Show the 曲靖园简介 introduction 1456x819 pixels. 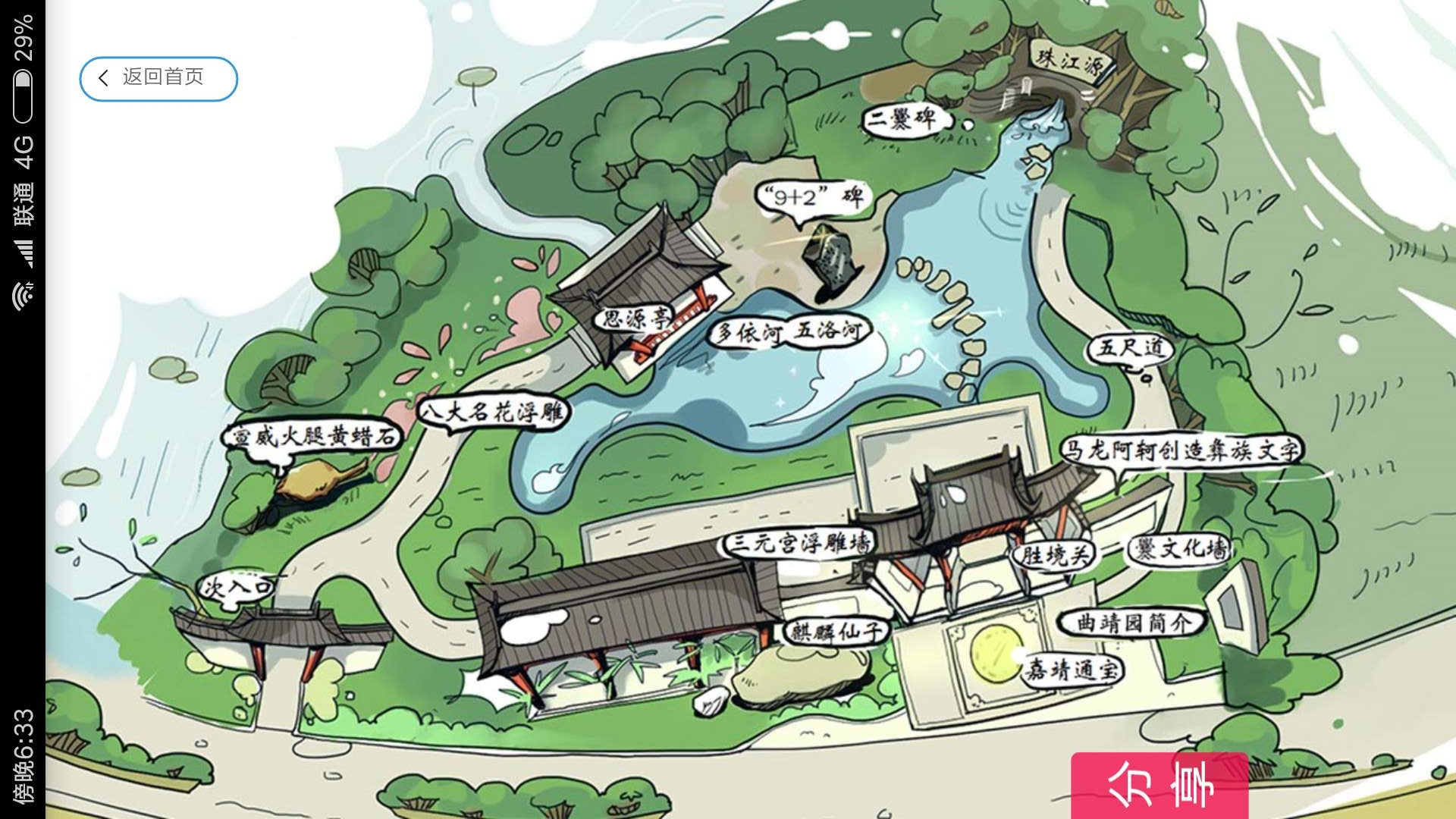(x=1133, y=623)
